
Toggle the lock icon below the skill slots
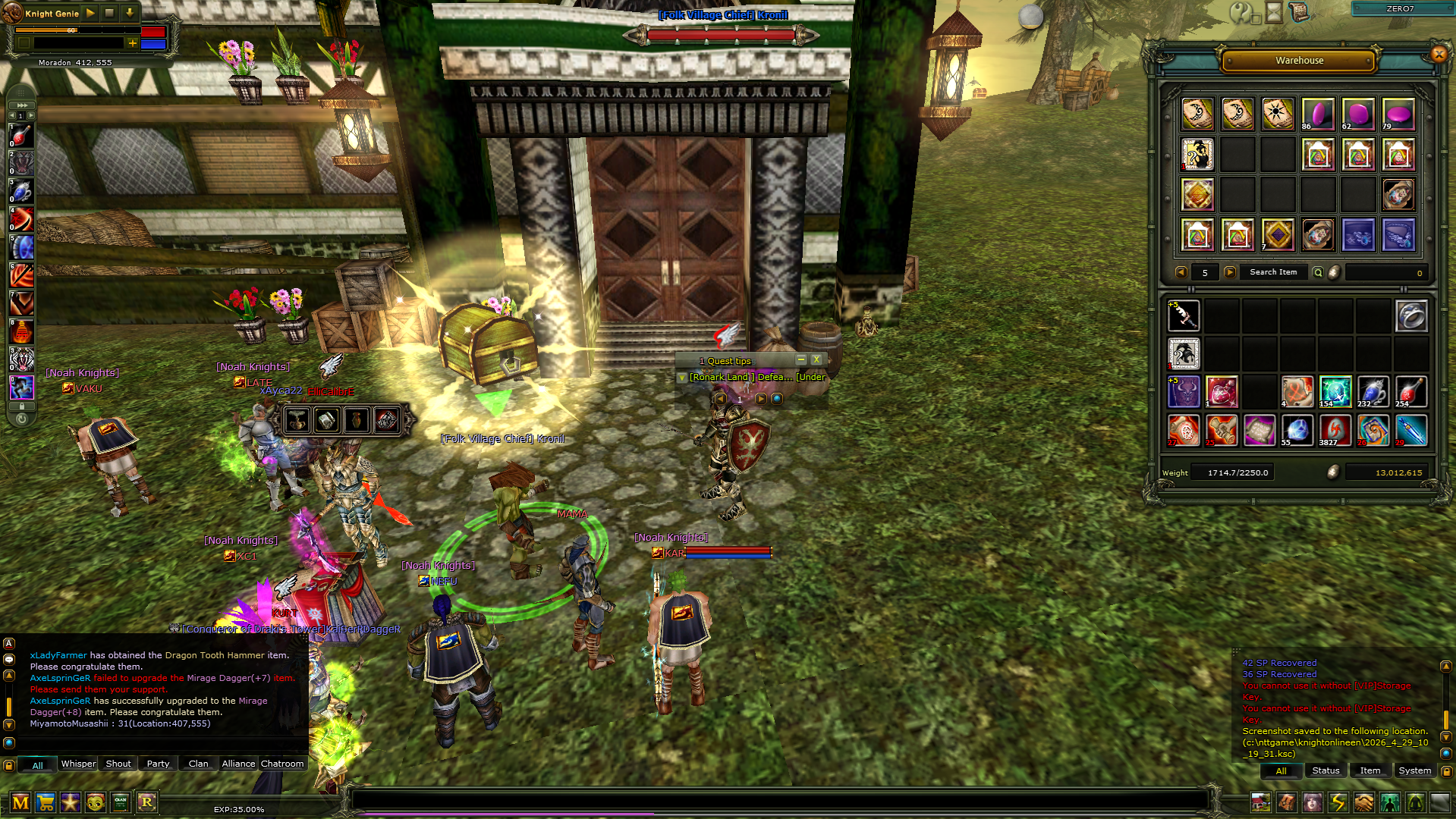[22, 406]
